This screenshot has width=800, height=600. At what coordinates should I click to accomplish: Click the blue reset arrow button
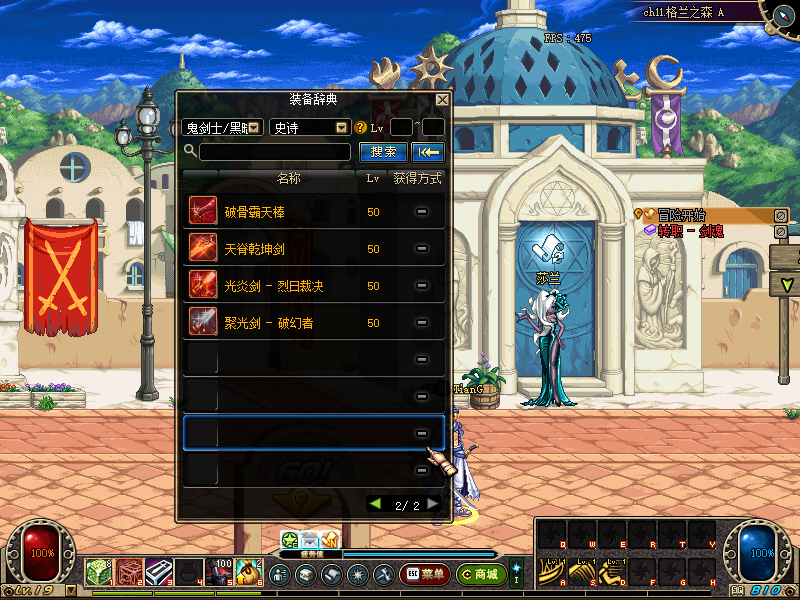pyautogui.click(x=428, y=152)
